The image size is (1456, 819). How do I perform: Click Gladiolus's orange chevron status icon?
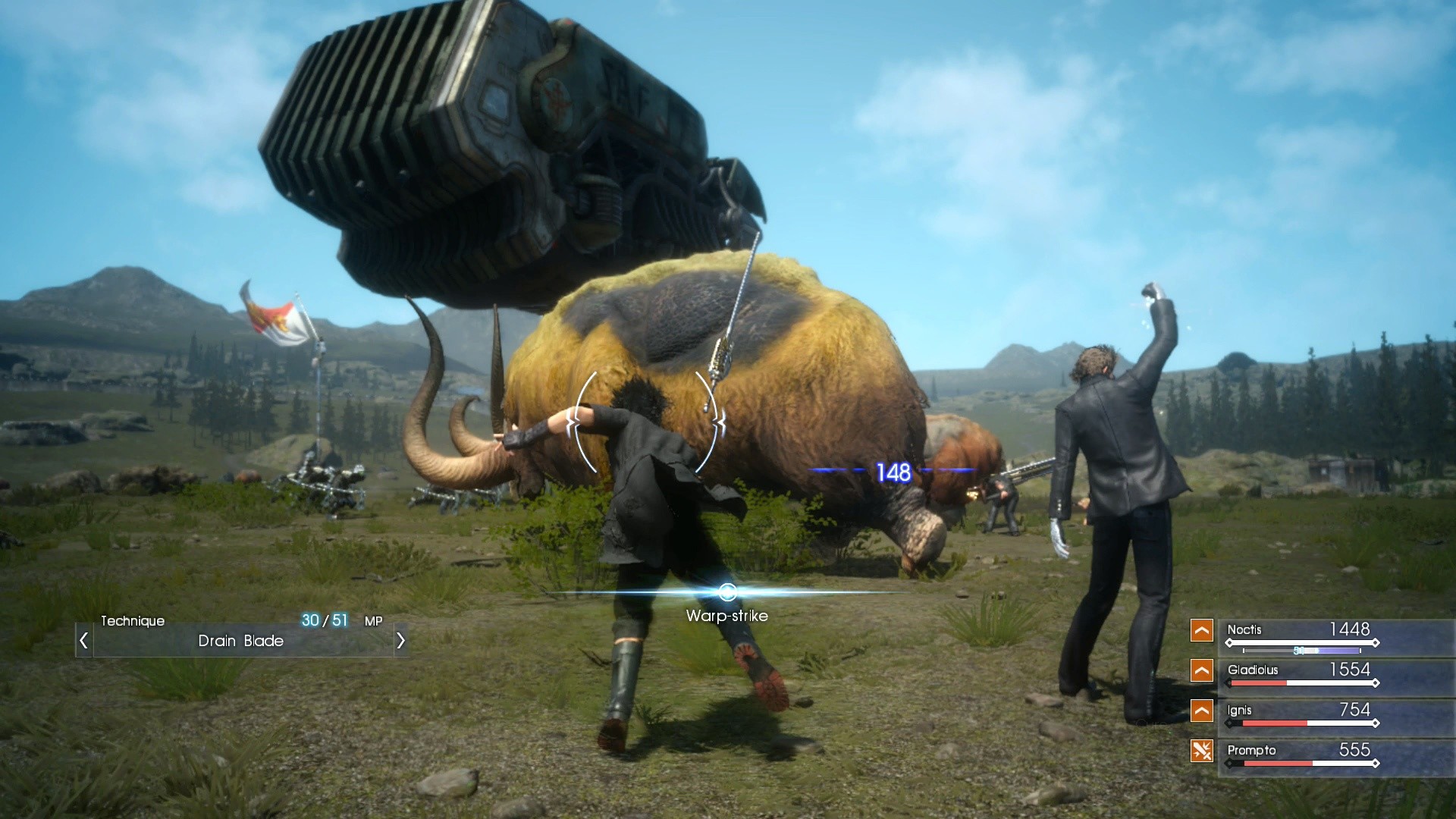(x=1200, y=670)
